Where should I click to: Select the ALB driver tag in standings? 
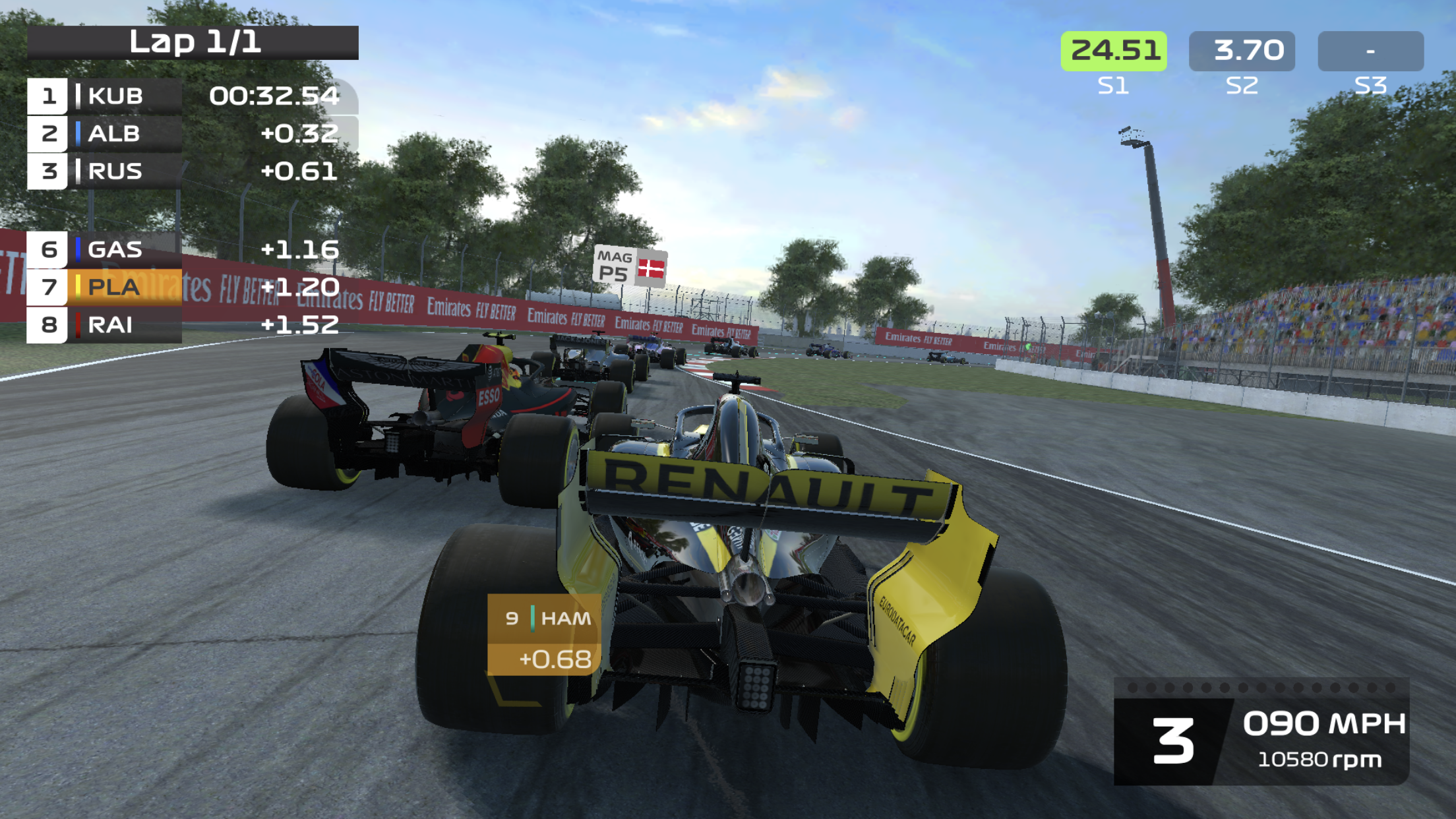(112, 134)
